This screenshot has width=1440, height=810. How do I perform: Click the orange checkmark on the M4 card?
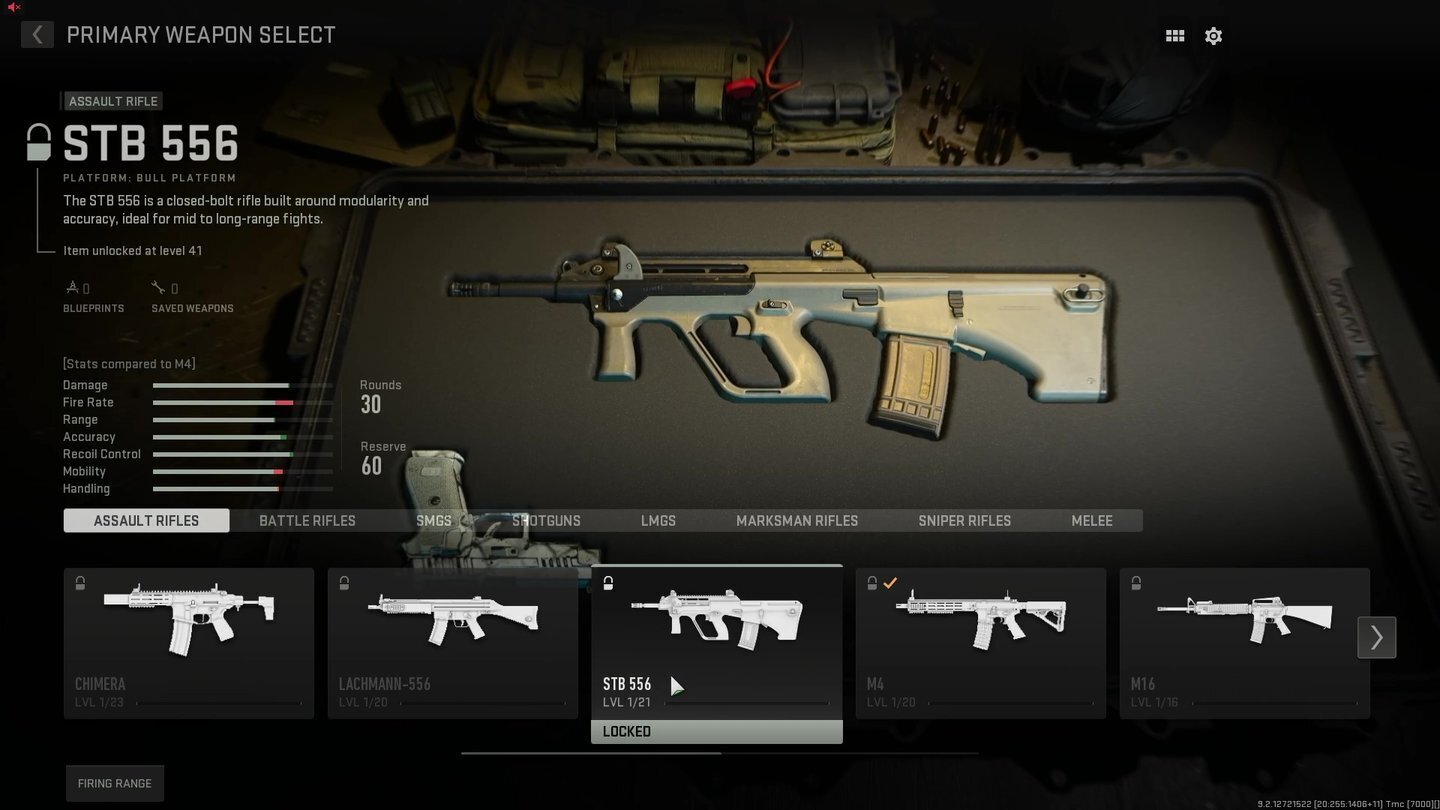890,582
